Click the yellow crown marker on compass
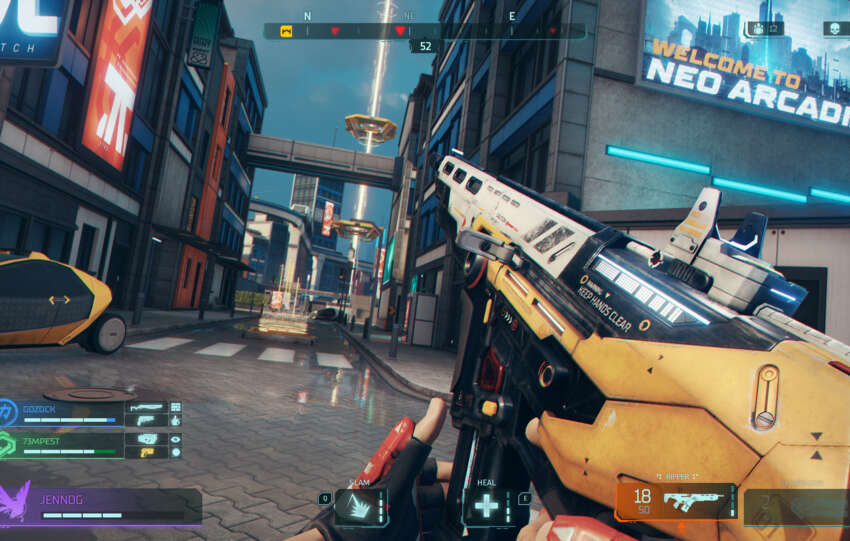The height and width of the screenshot is (541, 850). tap(286, 31)
